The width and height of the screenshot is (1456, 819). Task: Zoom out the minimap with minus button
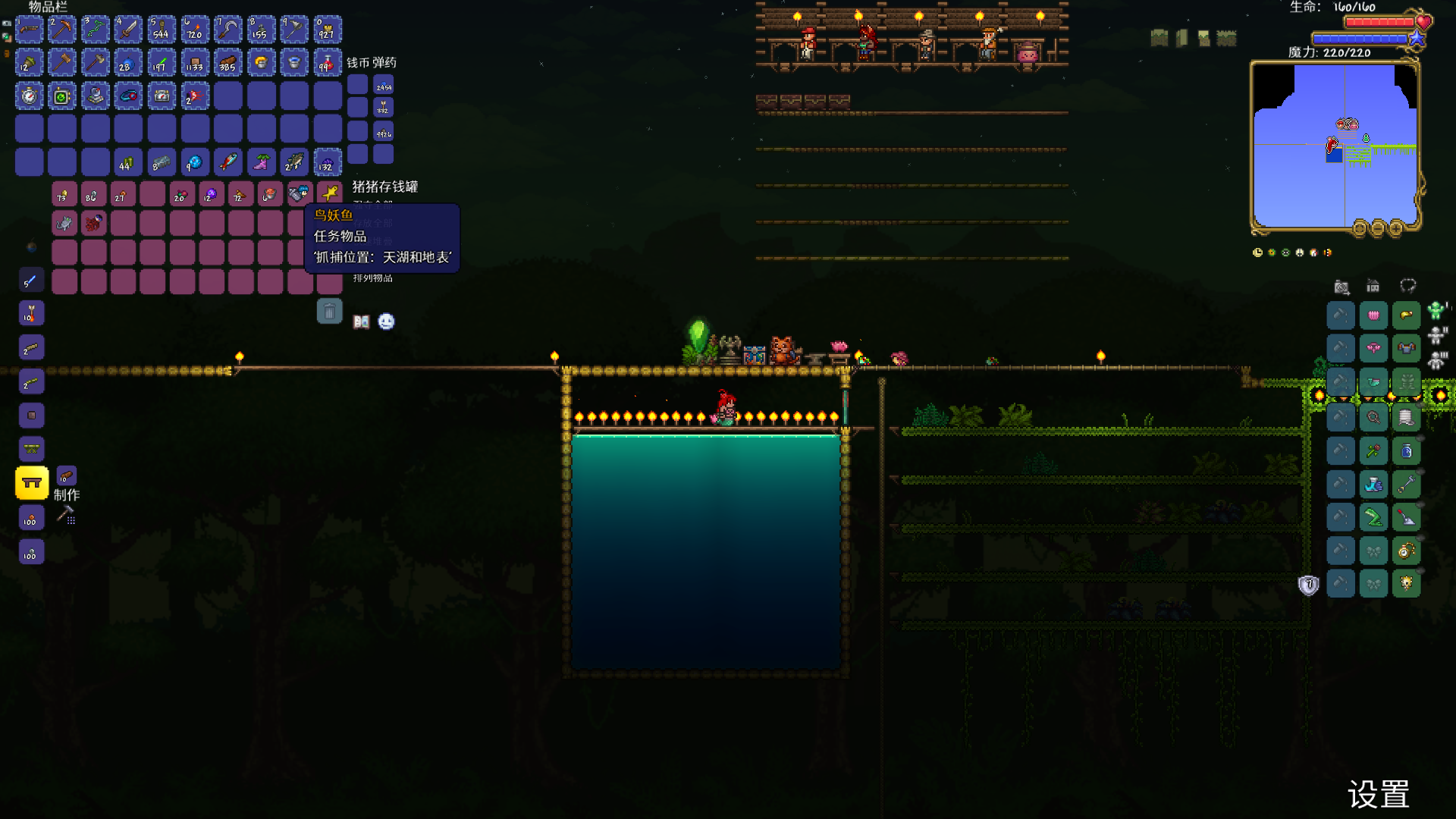click(x=1378, y=227)
